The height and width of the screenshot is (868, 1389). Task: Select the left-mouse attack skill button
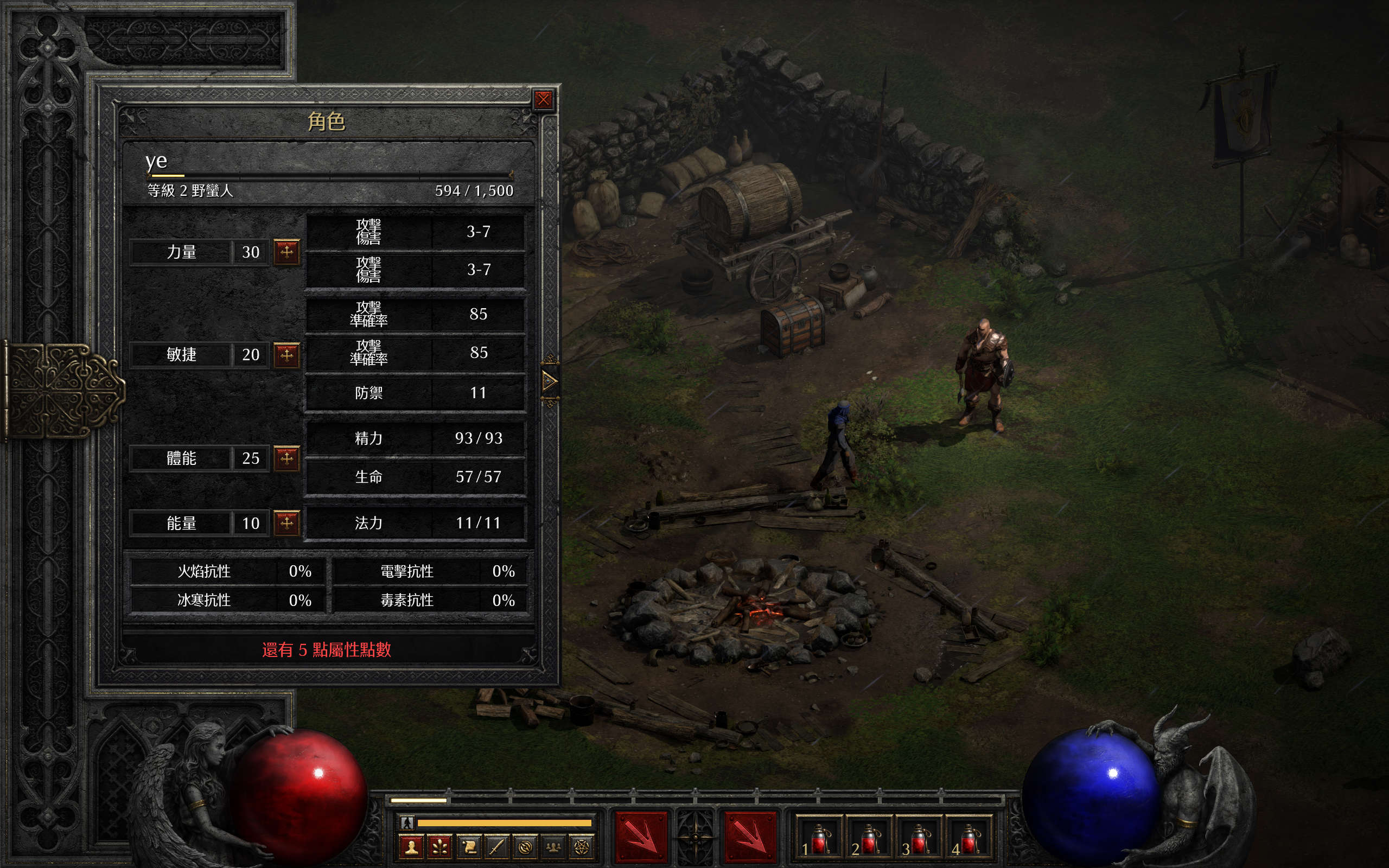click(x=641, y=837)
